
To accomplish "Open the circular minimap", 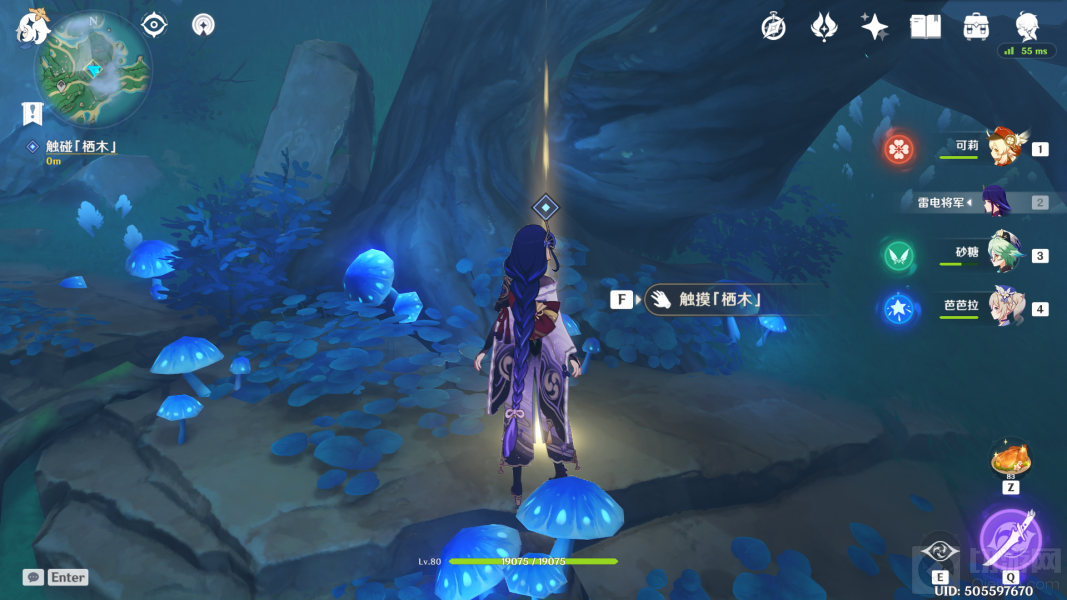I will click(x=93, y=69).
